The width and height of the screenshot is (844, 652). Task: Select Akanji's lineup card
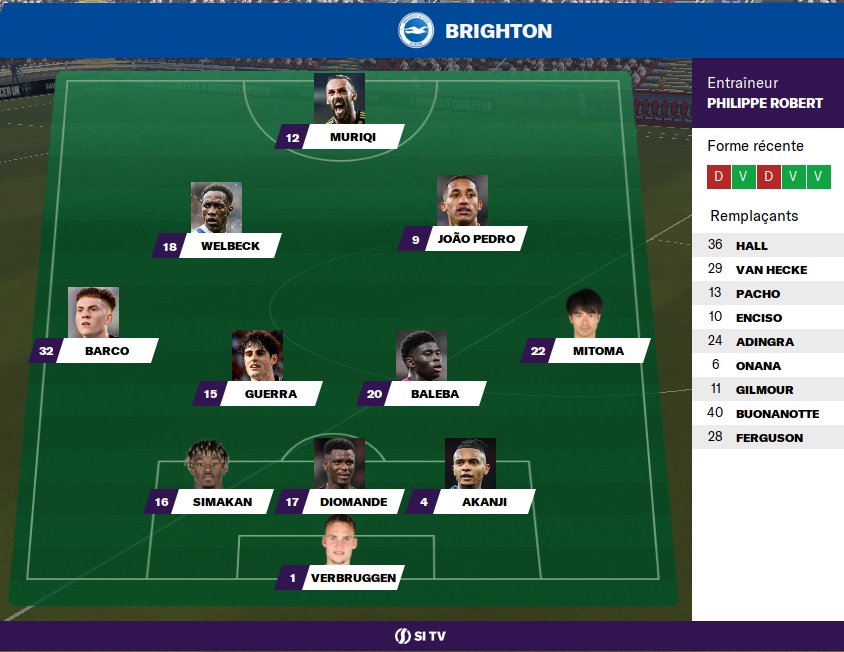(x=483, y=502)
